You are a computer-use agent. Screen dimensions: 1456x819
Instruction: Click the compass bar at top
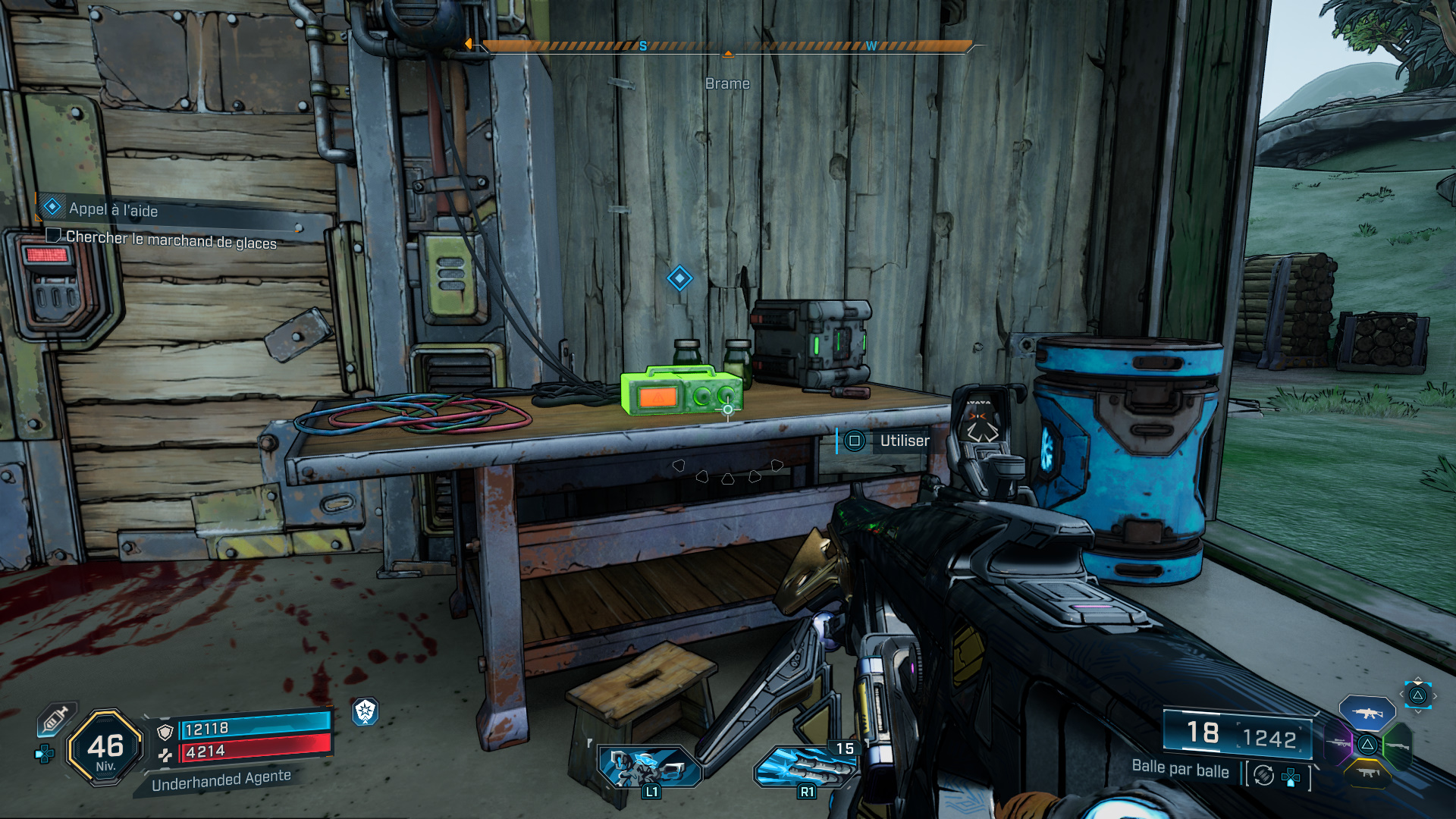pyautogui.click(x=726, y=47)
